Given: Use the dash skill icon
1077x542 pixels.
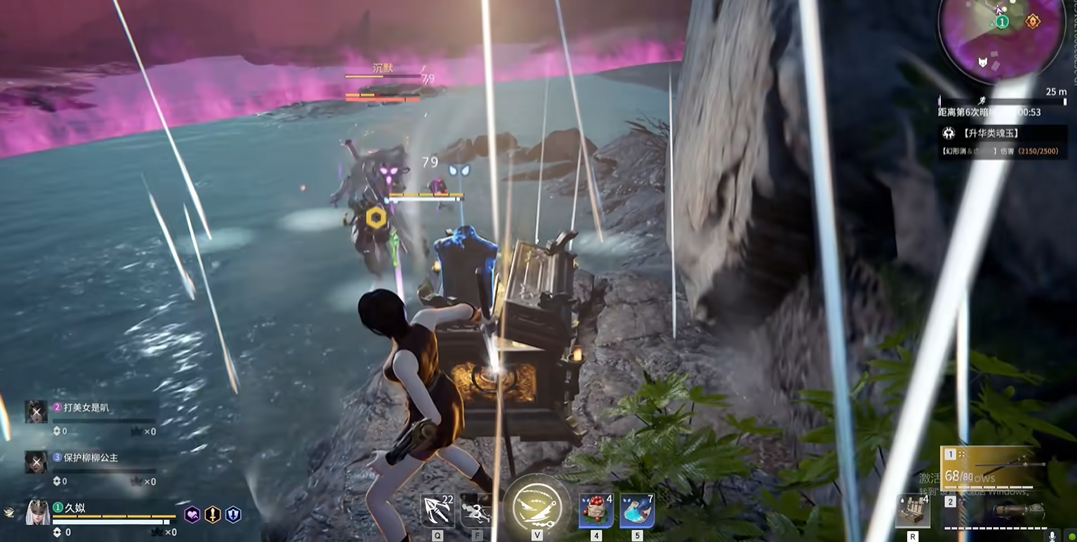Looking at the screenshot, I should pyautogui.click(x=478, y=510).
